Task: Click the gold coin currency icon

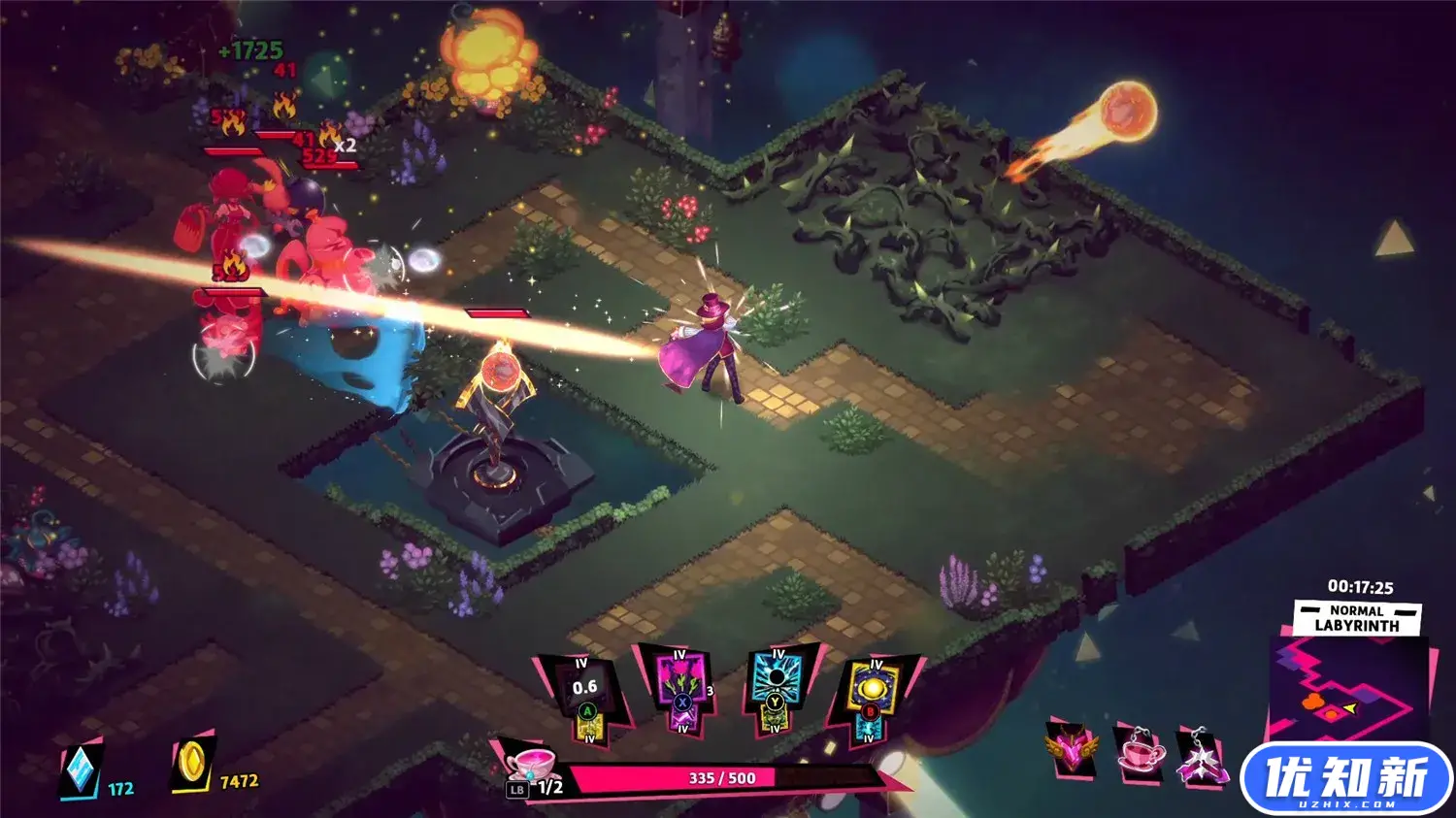Action: click(x=191, y=766)
